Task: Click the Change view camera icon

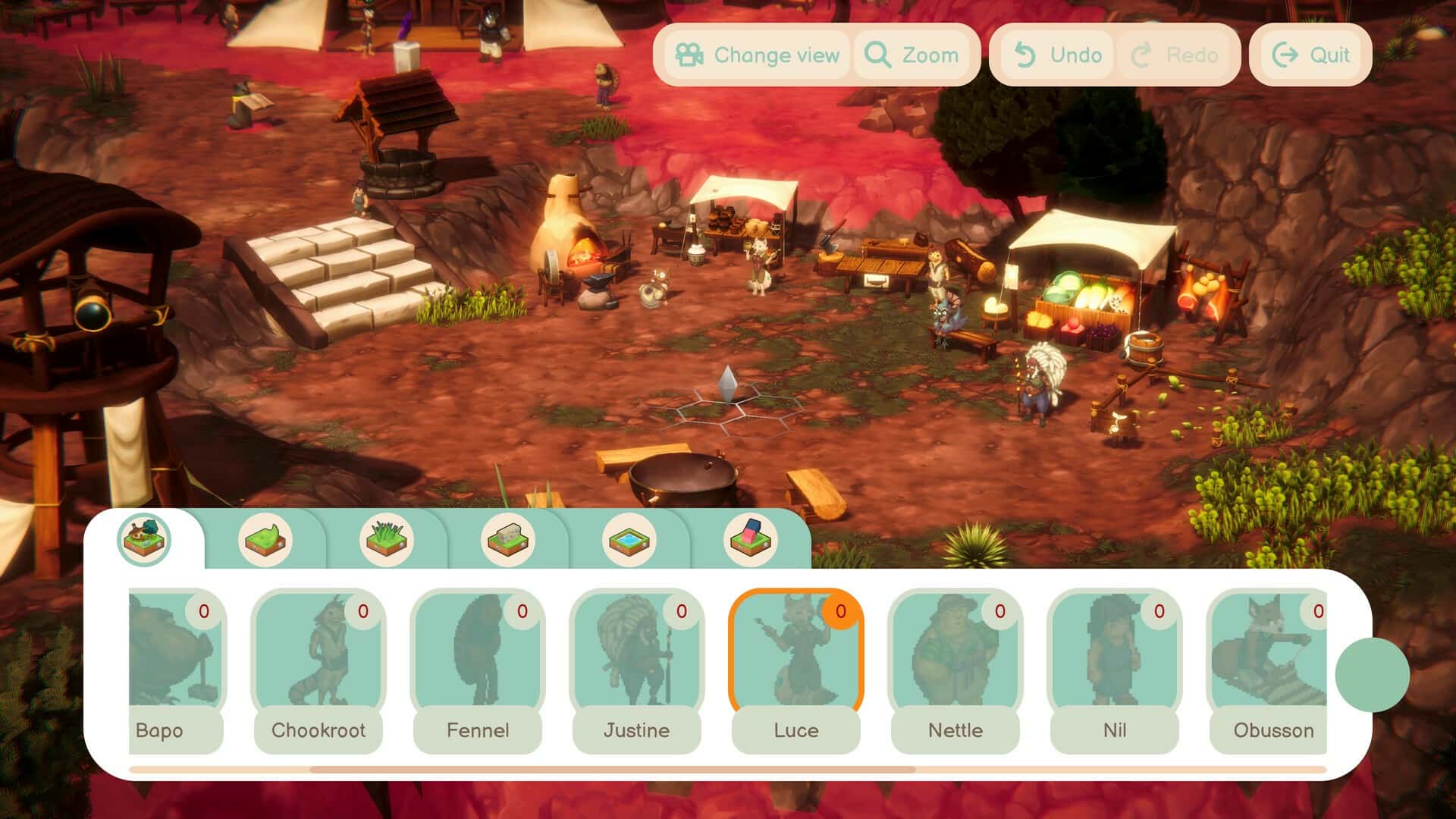Action: (691, 54)
